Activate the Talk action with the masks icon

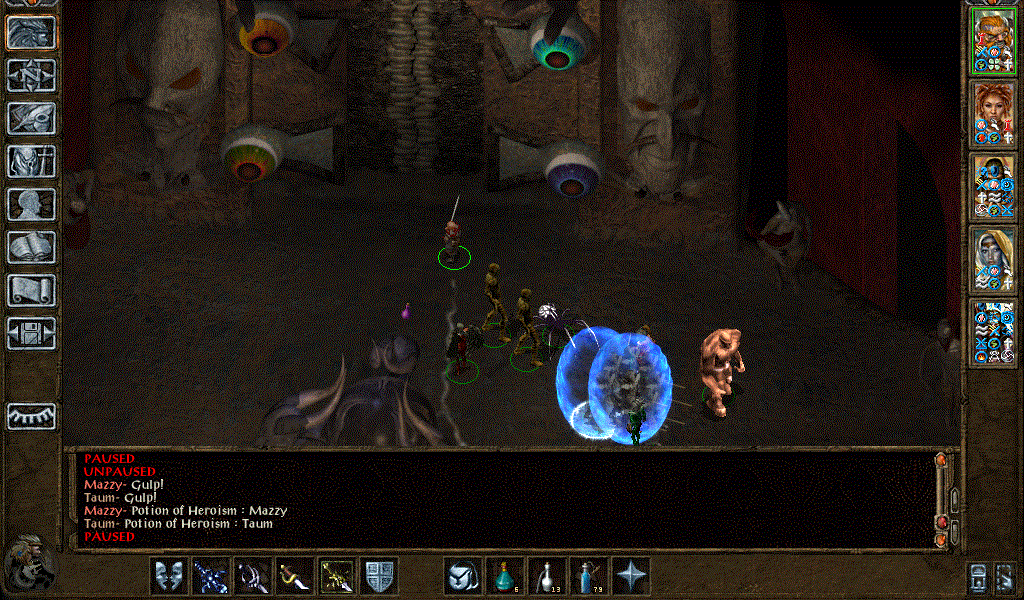click(x=169, y=576)
